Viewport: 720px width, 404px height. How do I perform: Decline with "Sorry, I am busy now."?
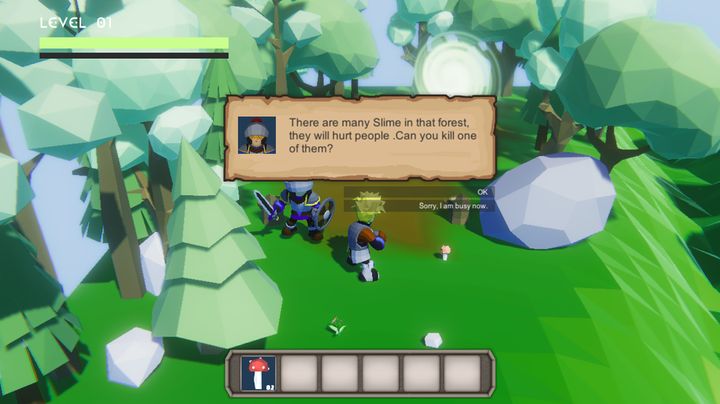coord(453,205)
